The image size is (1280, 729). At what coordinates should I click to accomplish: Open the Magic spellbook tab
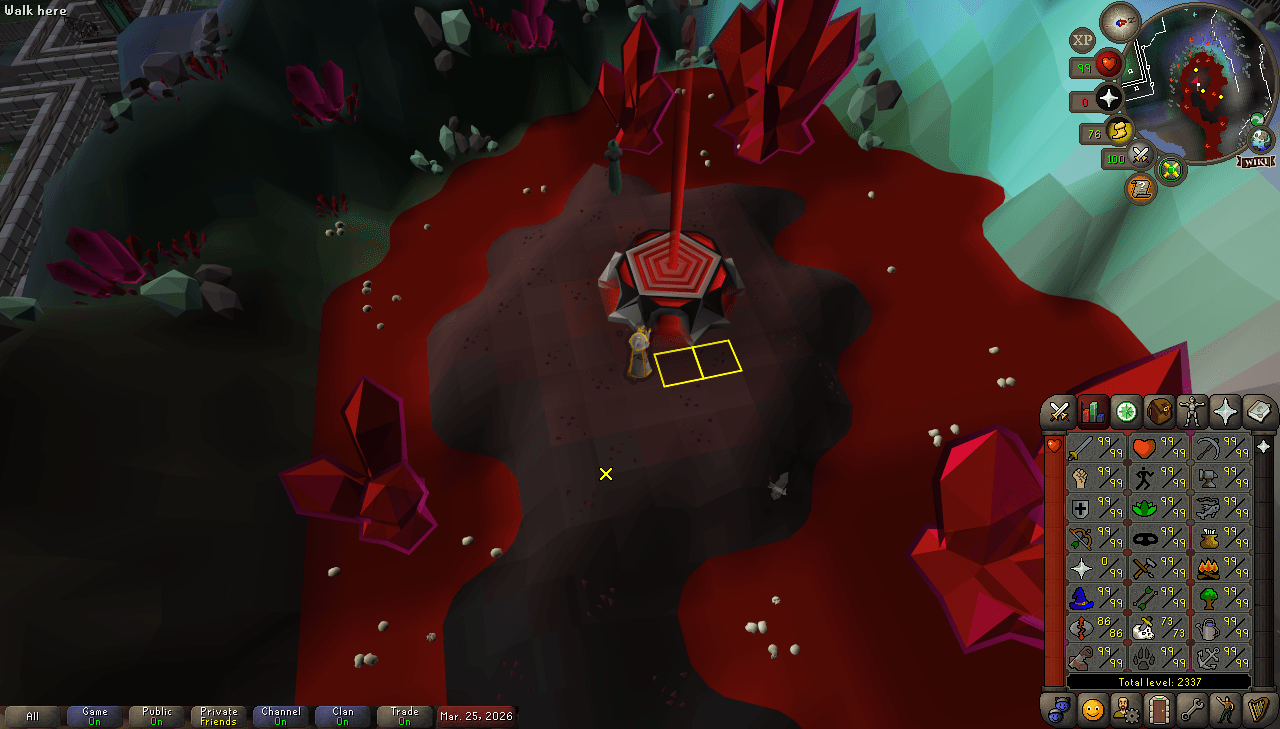[x=1257, y=412]
